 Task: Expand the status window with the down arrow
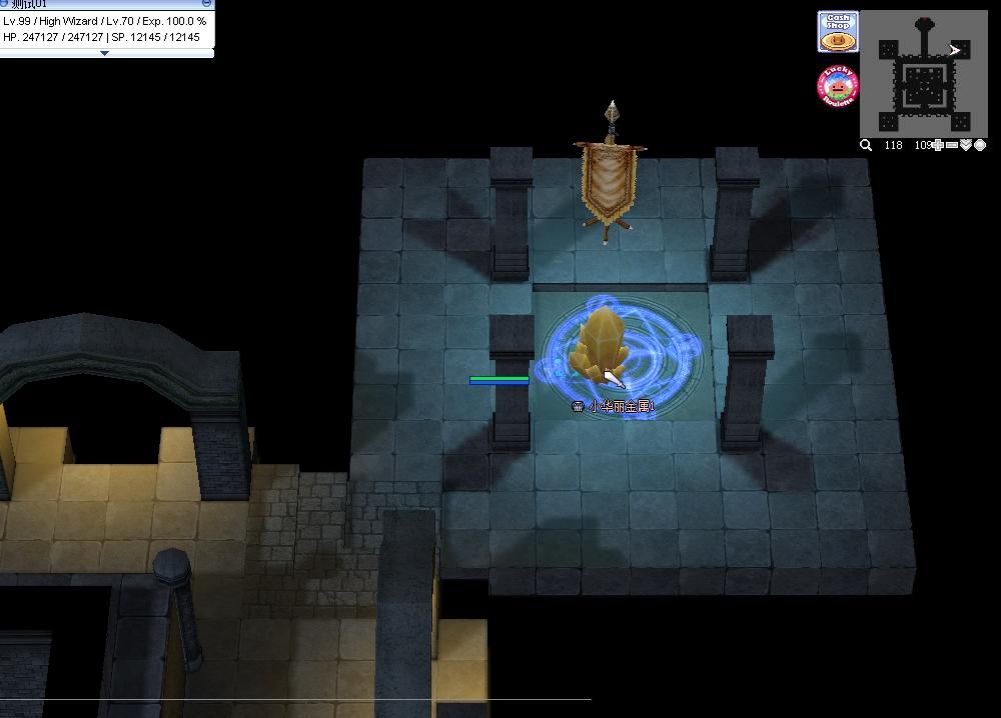pyautogui.click(x=105, y=53)
